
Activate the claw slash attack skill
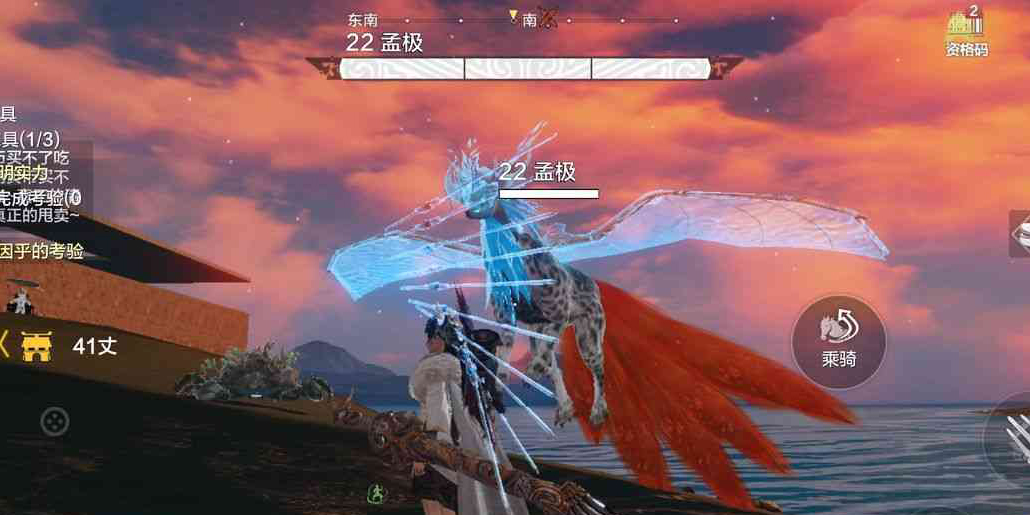[x=1012, y=439]
